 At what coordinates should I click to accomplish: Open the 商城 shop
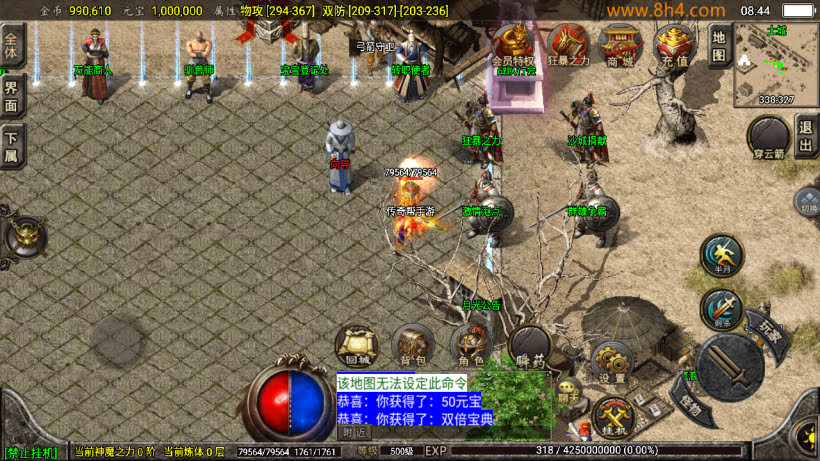click(621, 46)
